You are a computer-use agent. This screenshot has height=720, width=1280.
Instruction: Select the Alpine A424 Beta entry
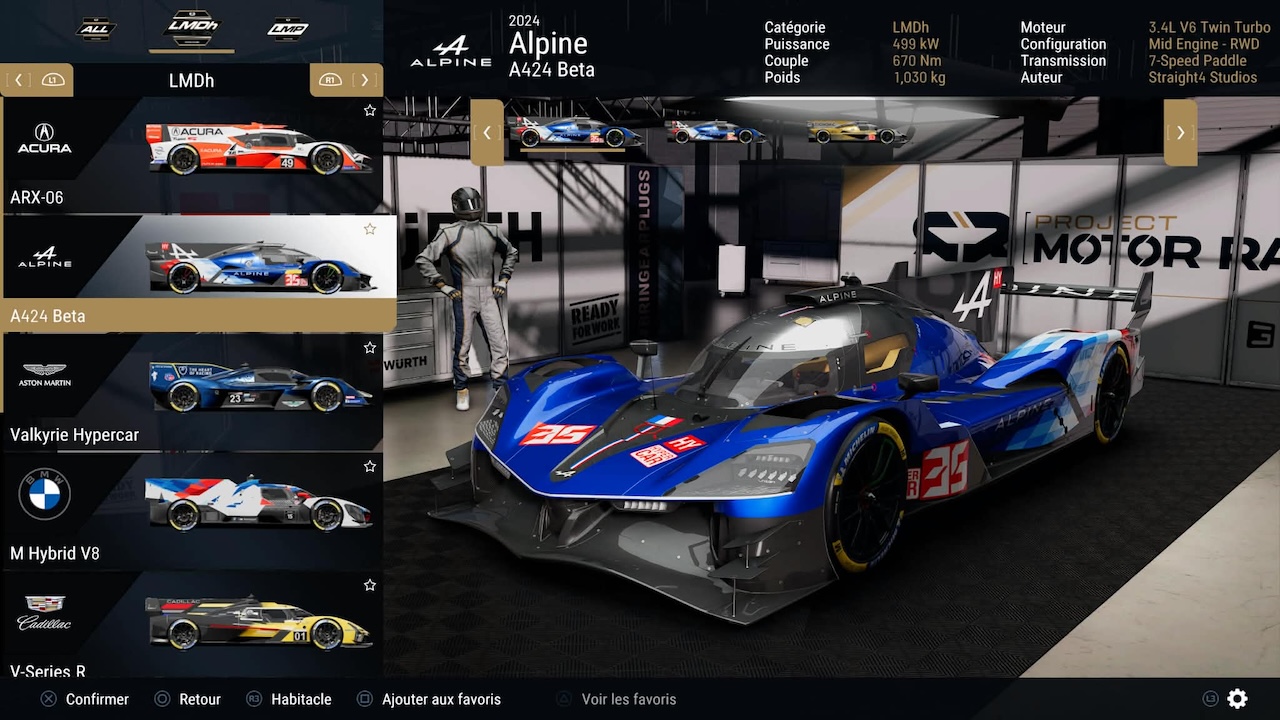click(190, 273)
